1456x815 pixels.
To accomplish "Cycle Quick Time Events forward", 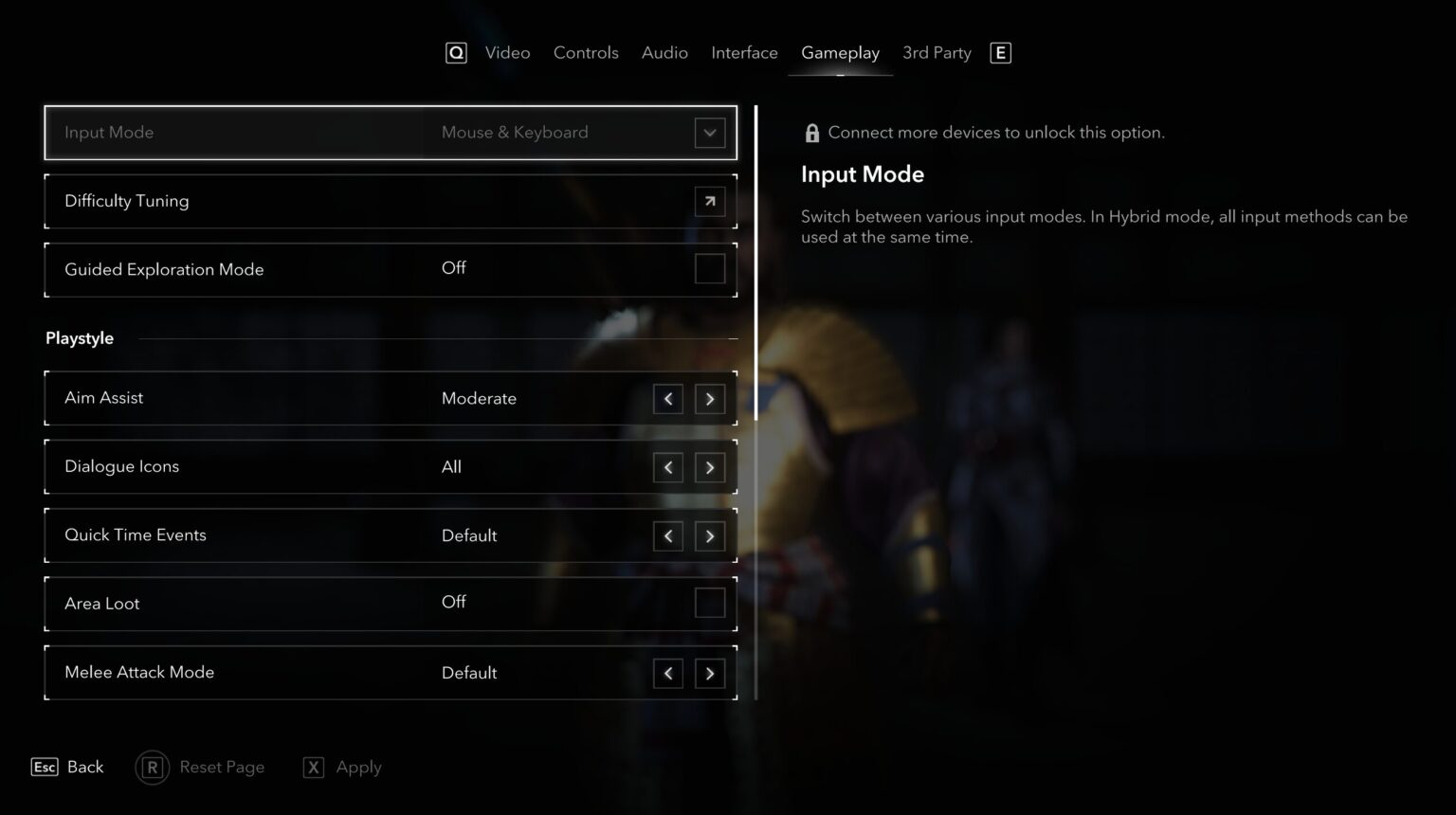I will coord(709,536).
